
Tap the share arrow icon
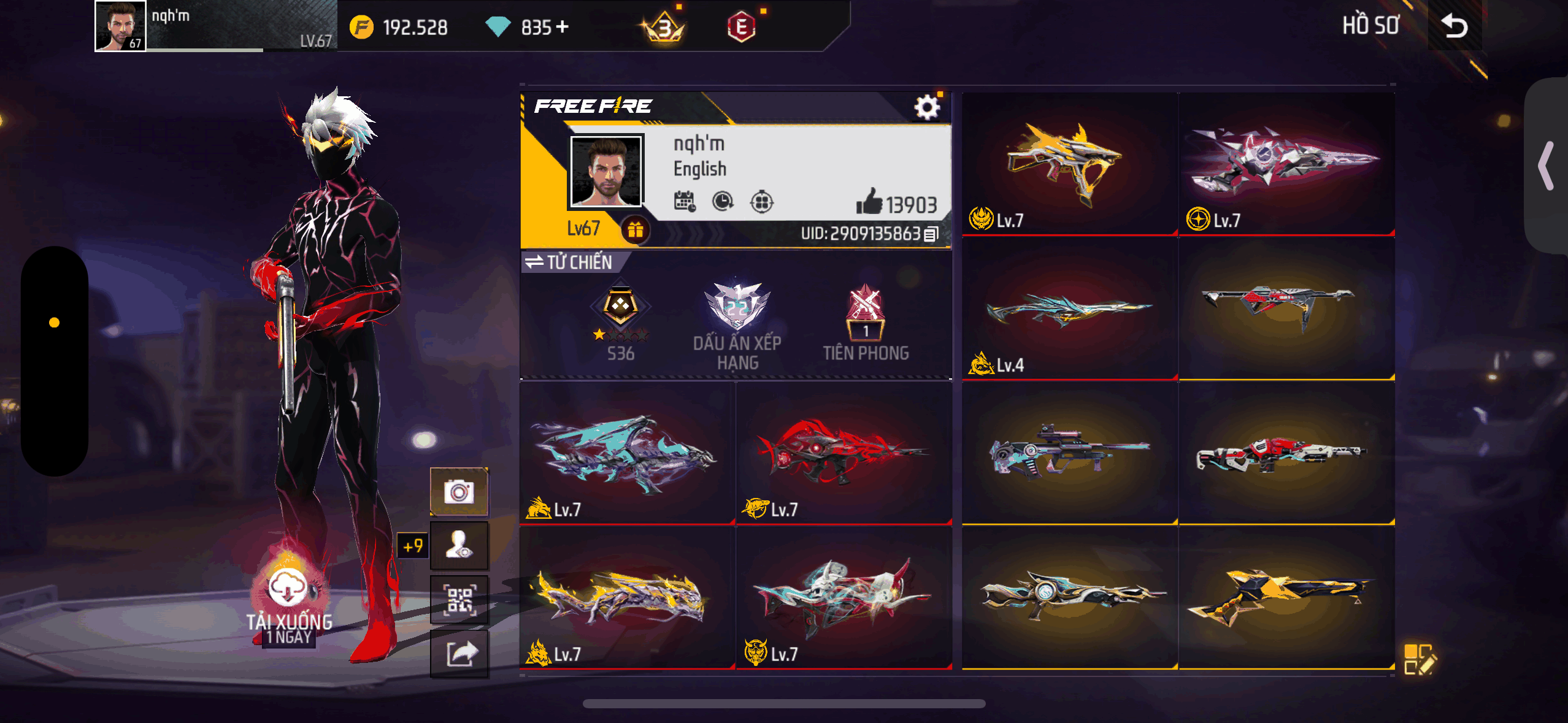point(459,654)
